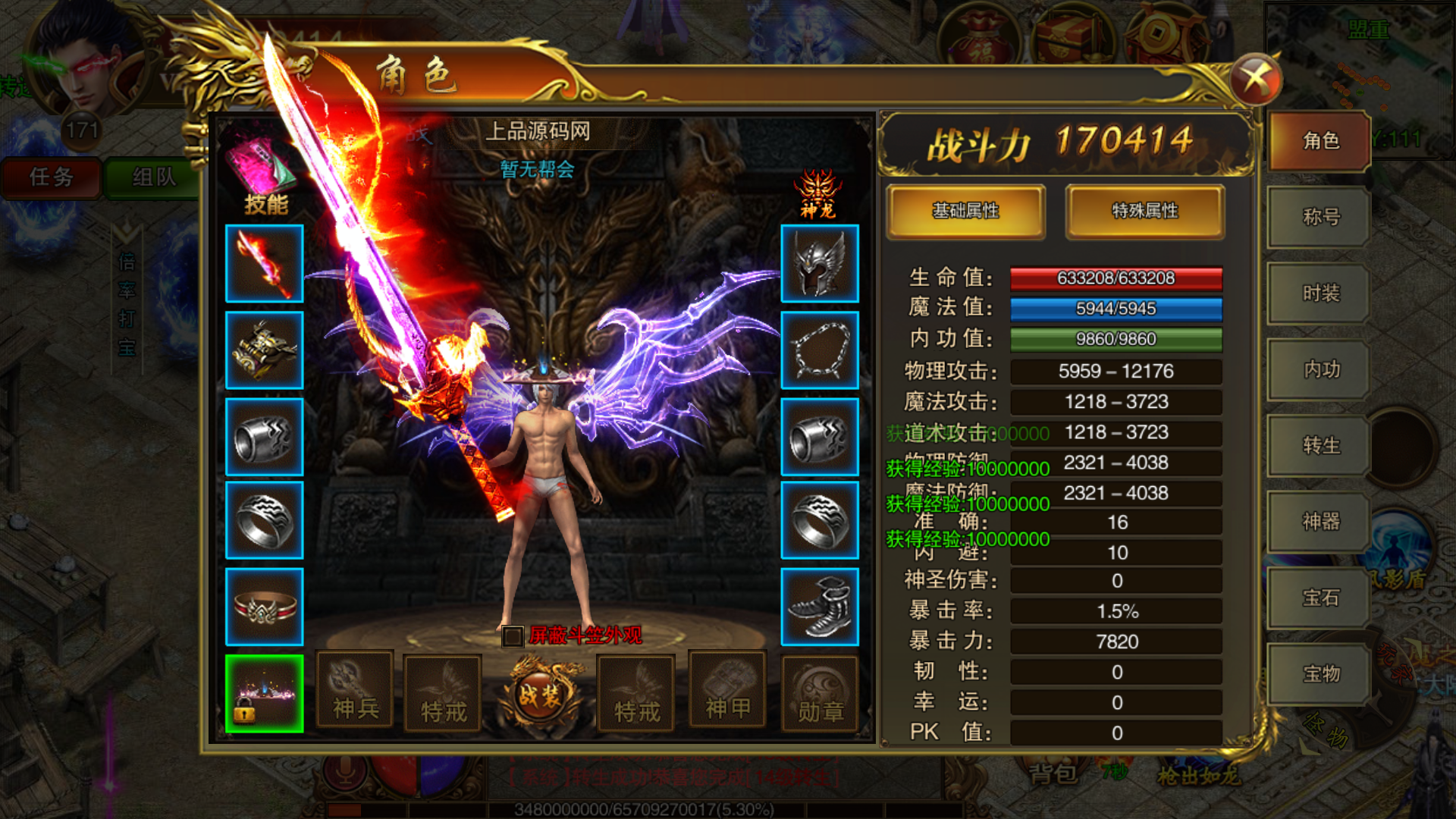Viewport: 1456px width, 819px height.
Task: Click the chain necklace equipment slot
Action: coord(820,350)
